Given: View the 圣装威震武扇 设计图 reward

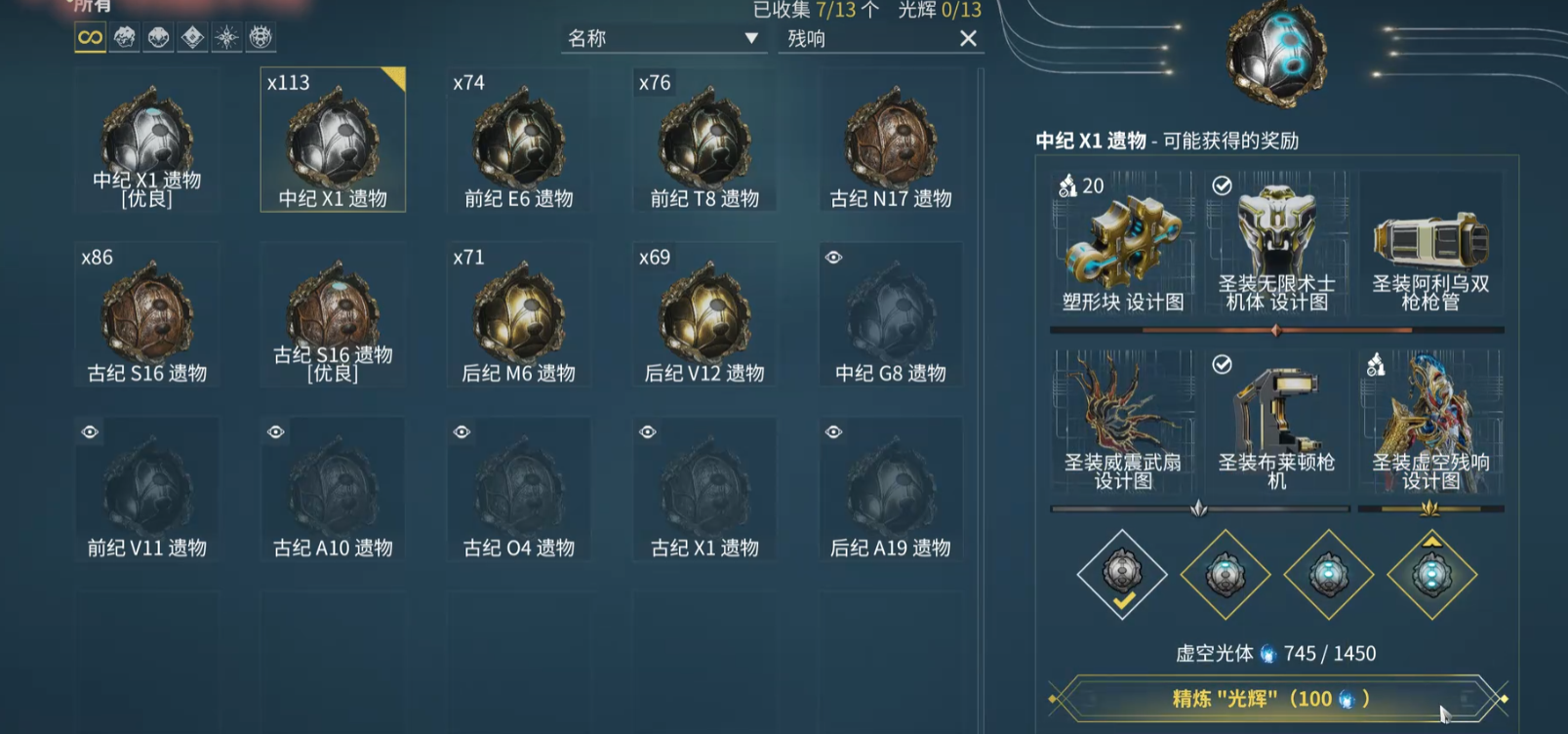Looking at the screenshot, I should pyautogui.click(x=1123, y=421).
